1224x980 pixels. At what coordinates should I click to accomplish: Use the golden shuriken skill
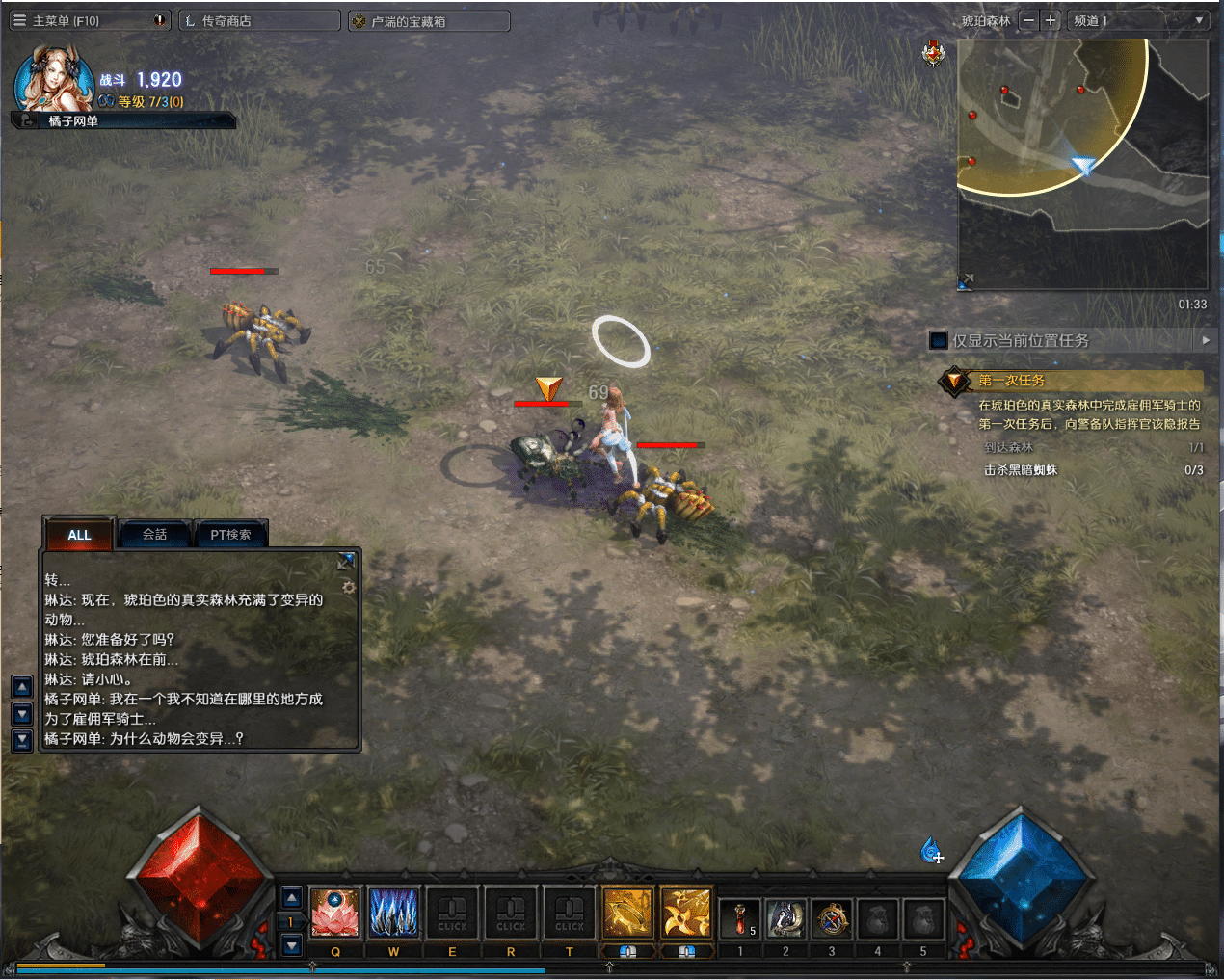686,913
